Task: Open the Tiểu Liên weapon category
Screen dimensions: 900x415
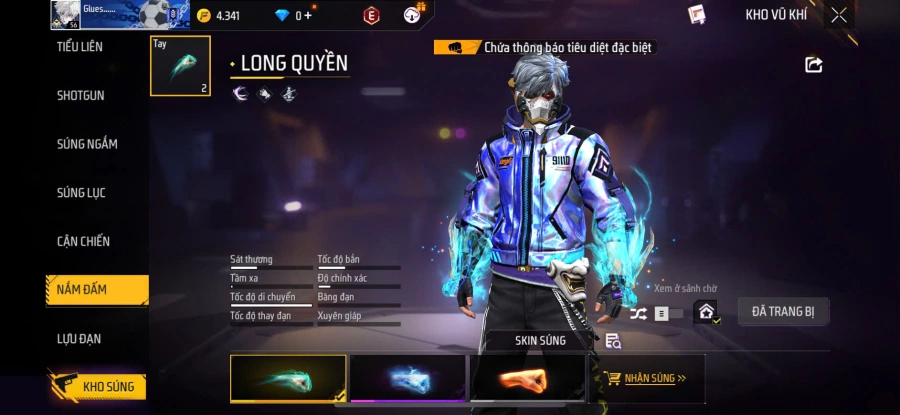Action: pyautogui.click(x=80, y=47)
